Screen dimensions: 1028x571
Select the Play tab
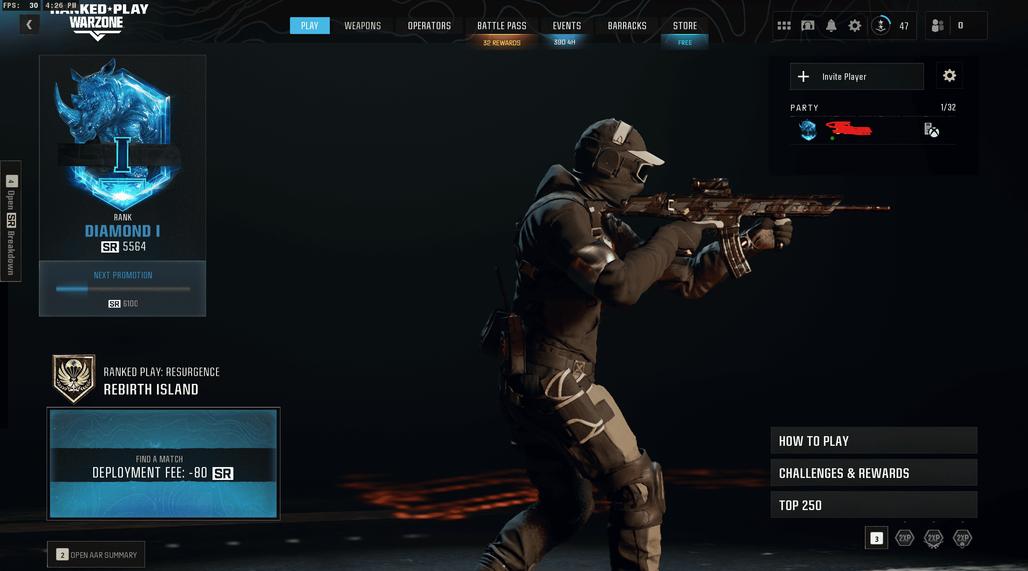tap(309, 26)
